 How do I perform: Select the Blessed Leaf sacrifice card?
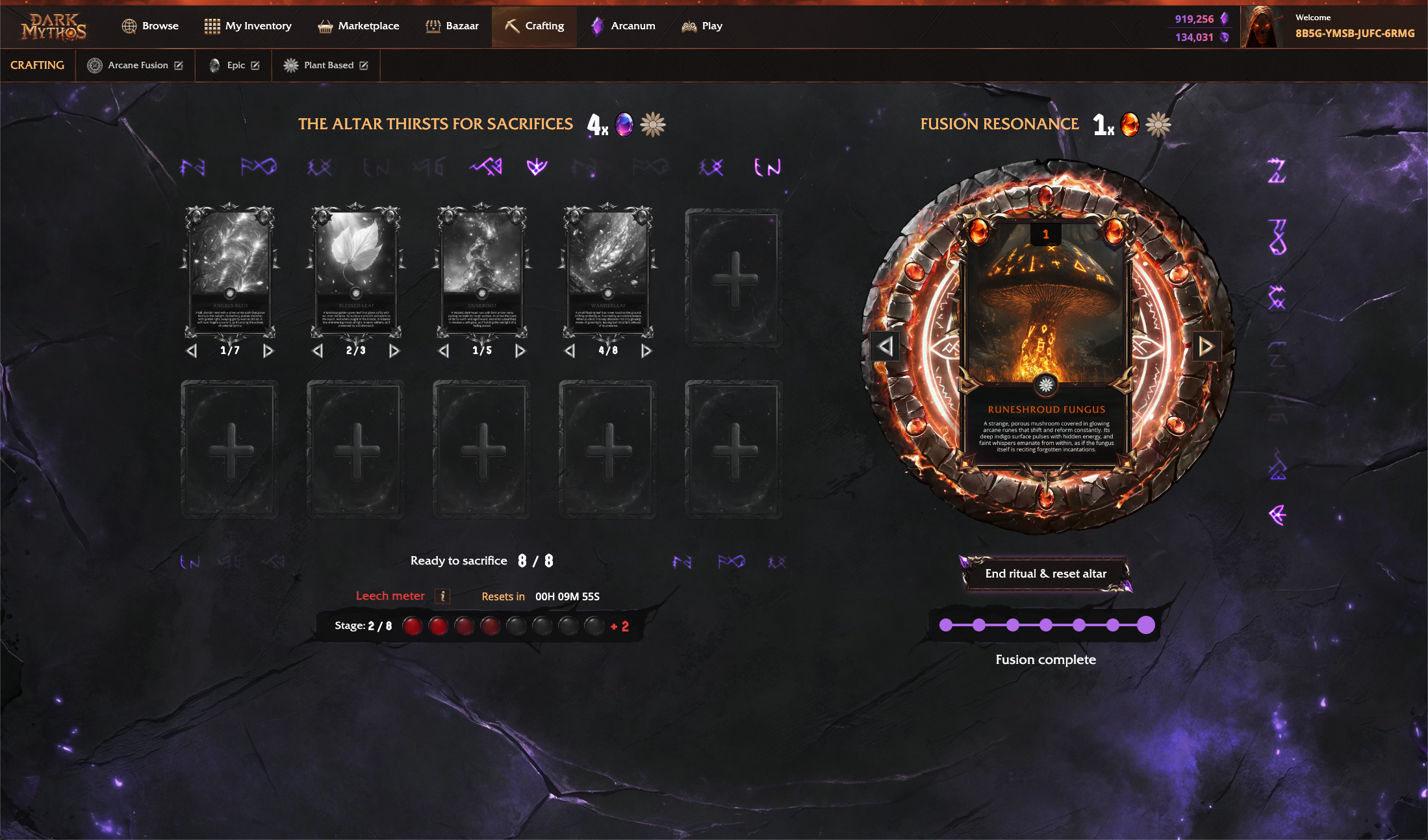click(356, 272)
